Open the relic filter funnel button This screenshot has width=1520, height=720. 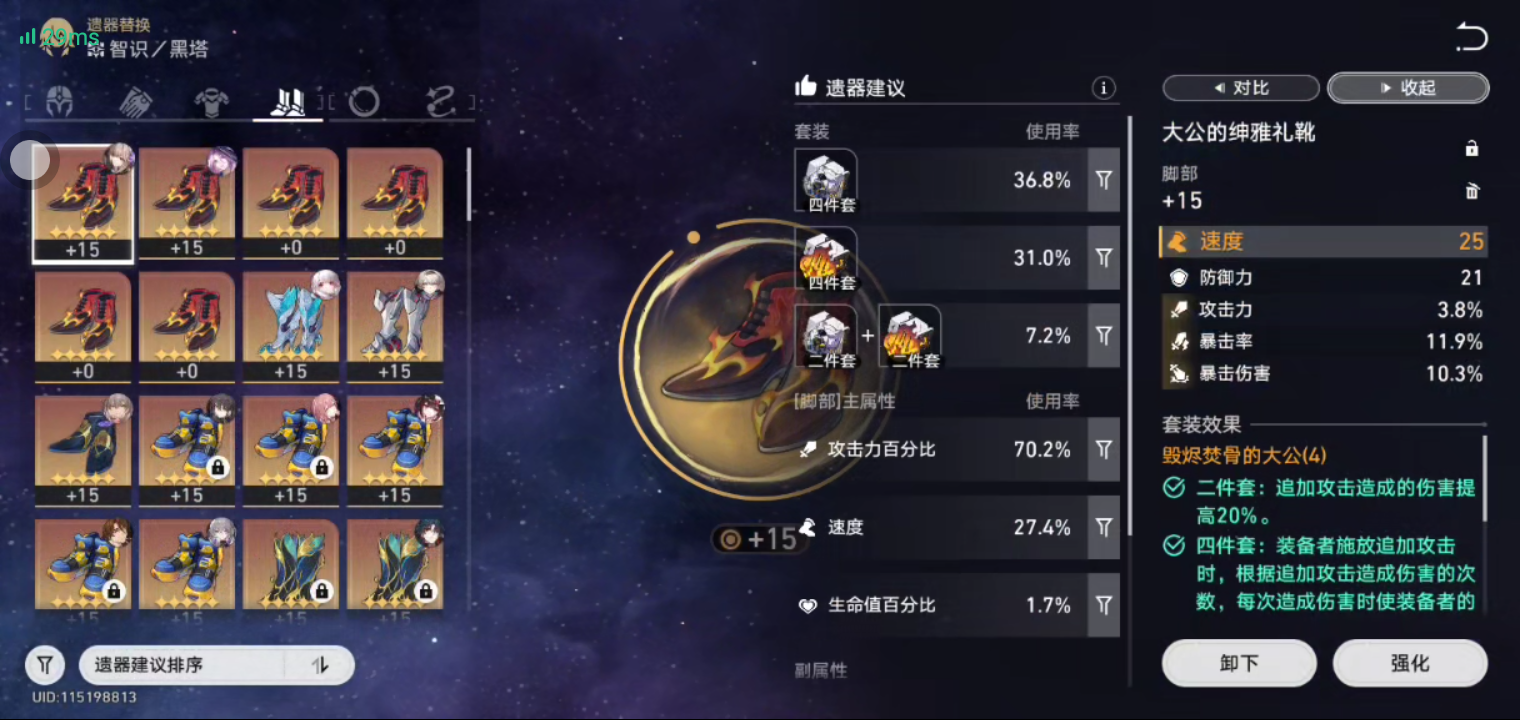click(x=45, y=665)
